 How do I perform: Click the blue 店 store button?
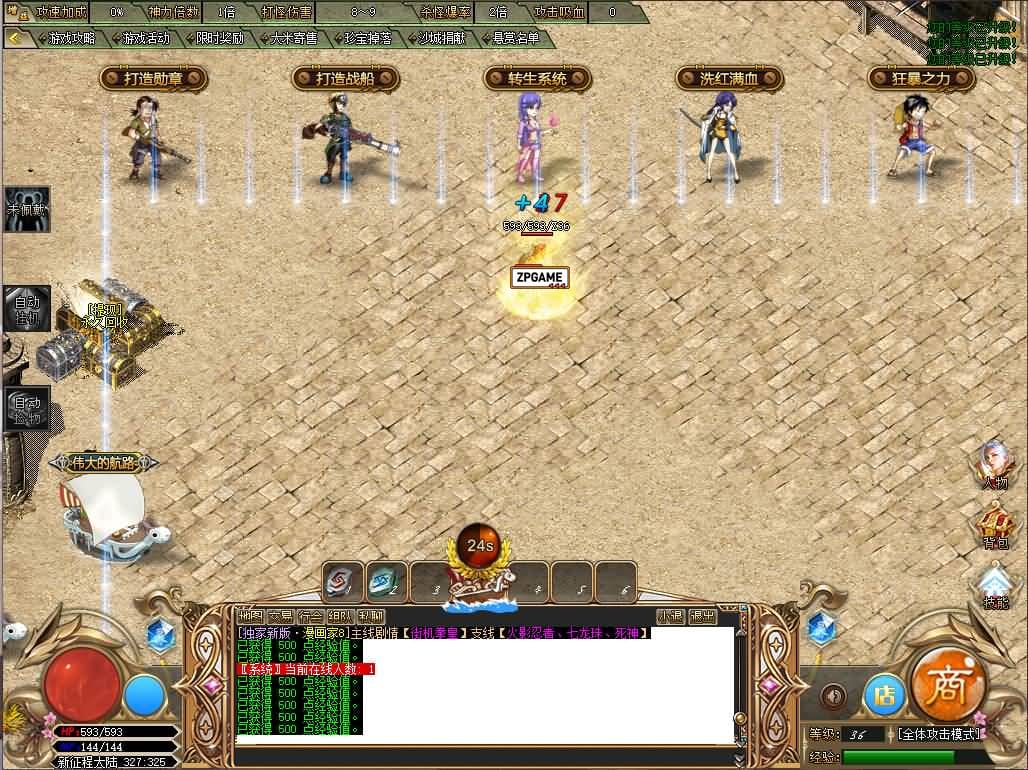(x=884, y=695)
